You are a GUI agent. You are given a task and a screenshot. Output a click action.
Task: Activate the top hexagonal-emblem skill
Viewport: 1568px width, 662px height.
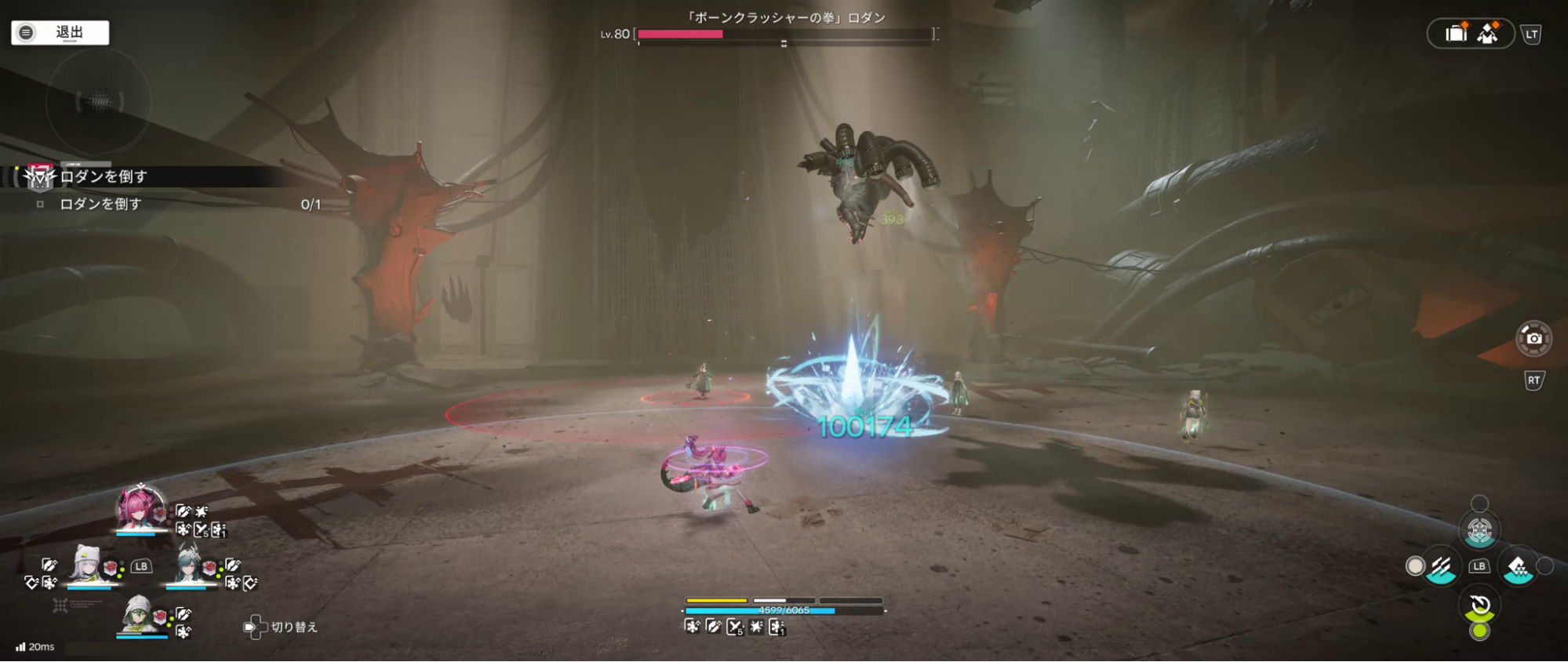1479,531
